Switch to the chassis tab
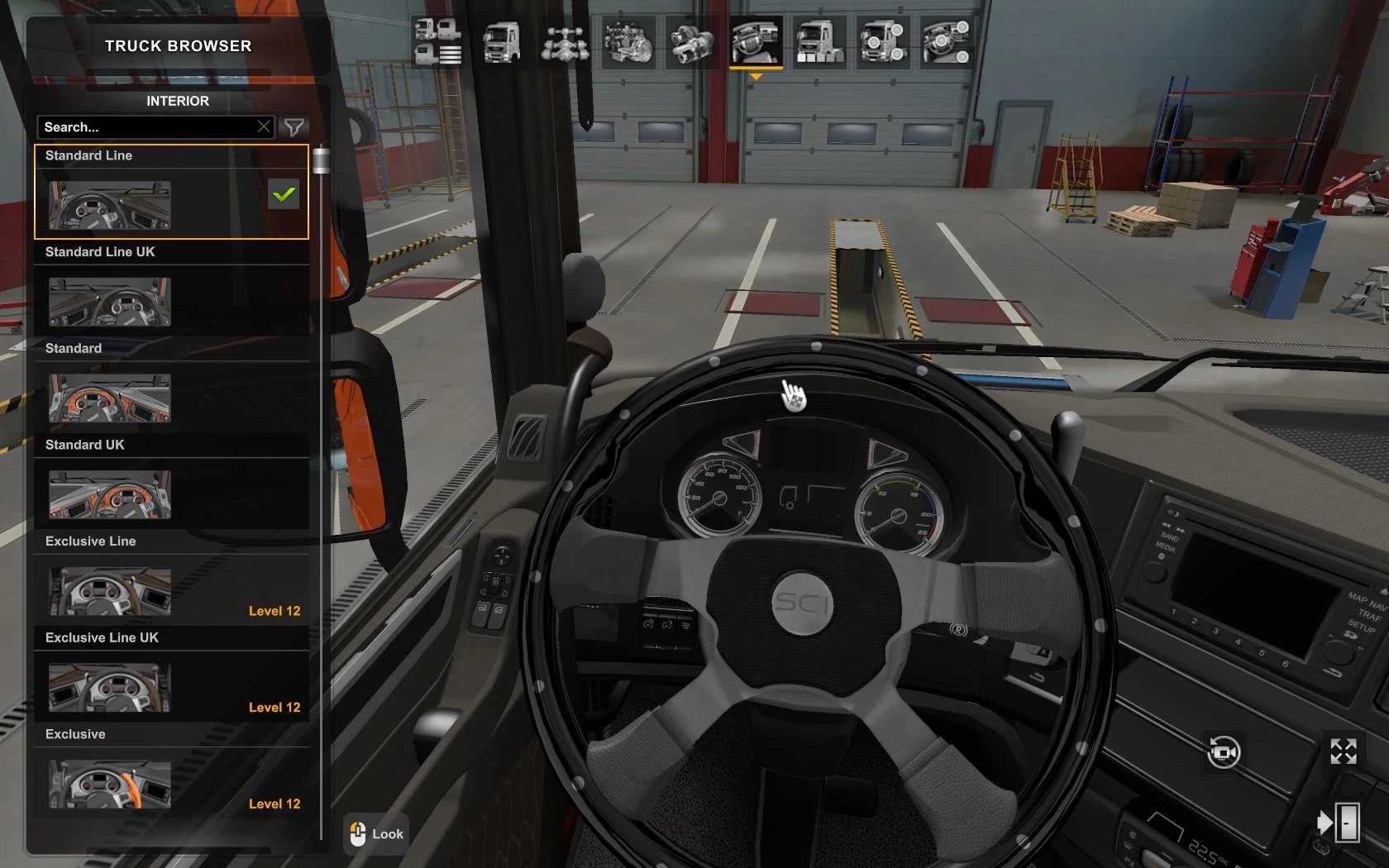Image resolution: width=1389 pixels, height=868 pixels. pos(565,41)
